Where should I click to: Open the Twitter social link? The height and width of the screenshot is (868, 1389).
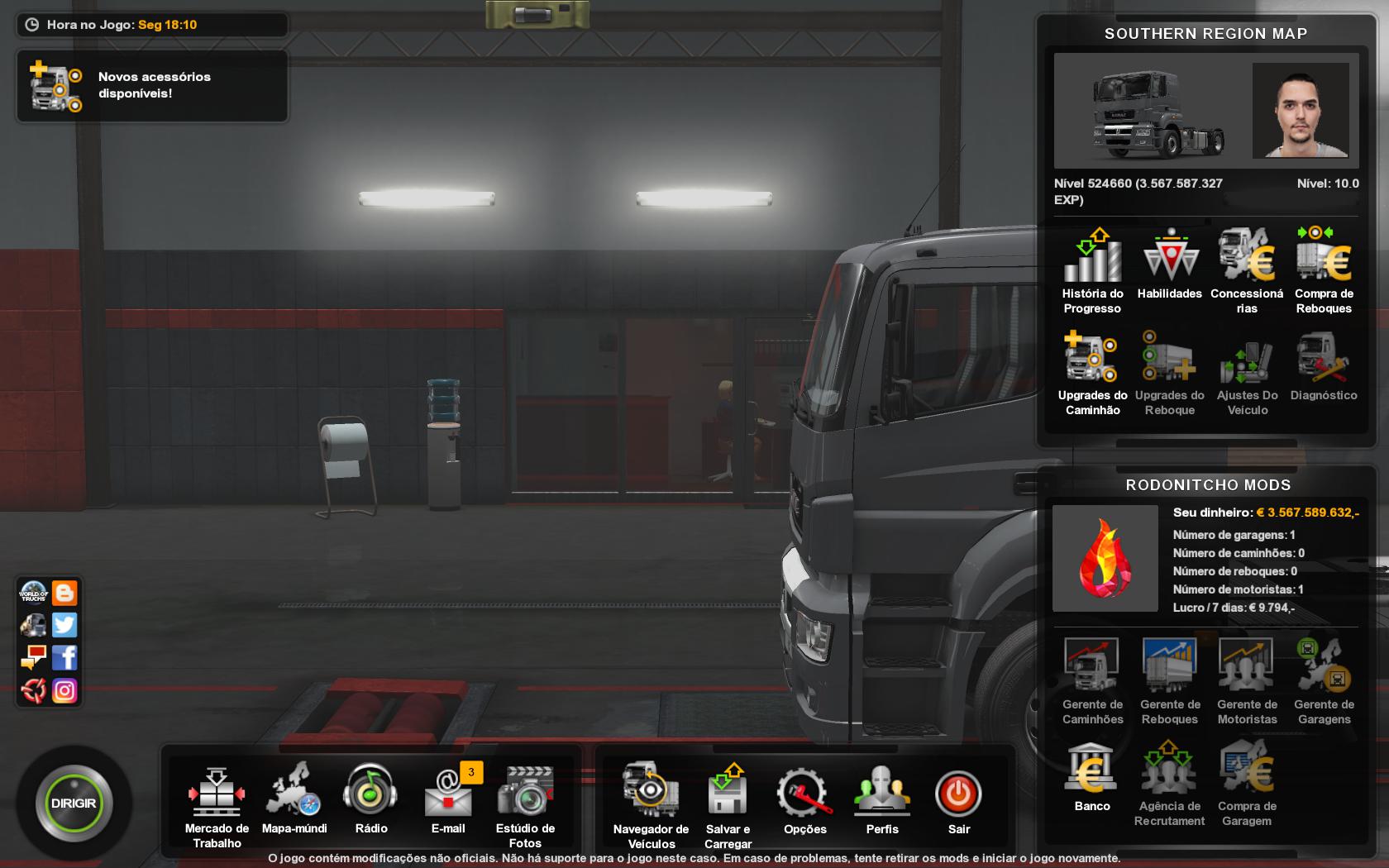click(64, 625)
